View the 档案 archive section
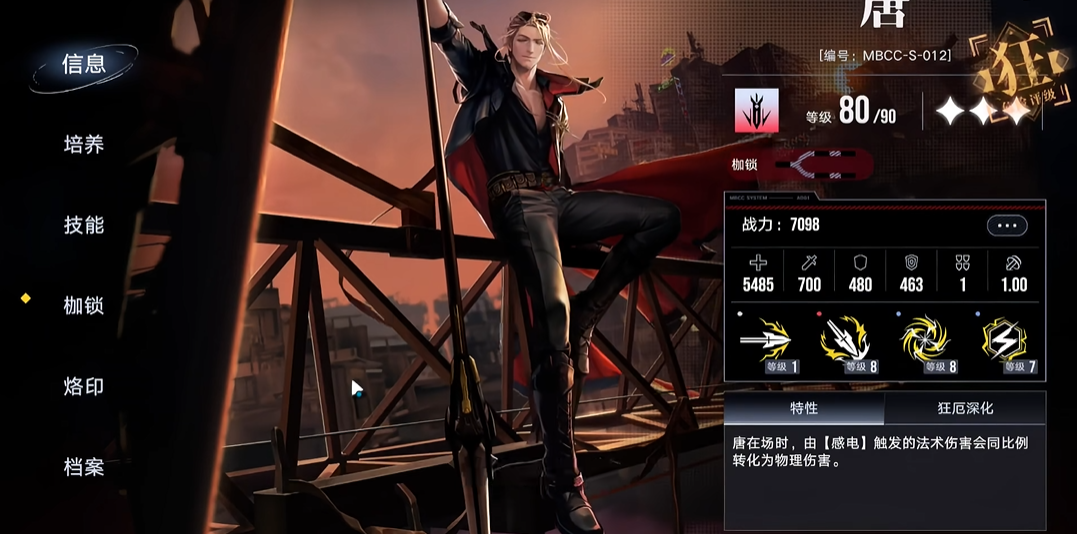The height and width of the screenshot is (534, 1077). 84,467
